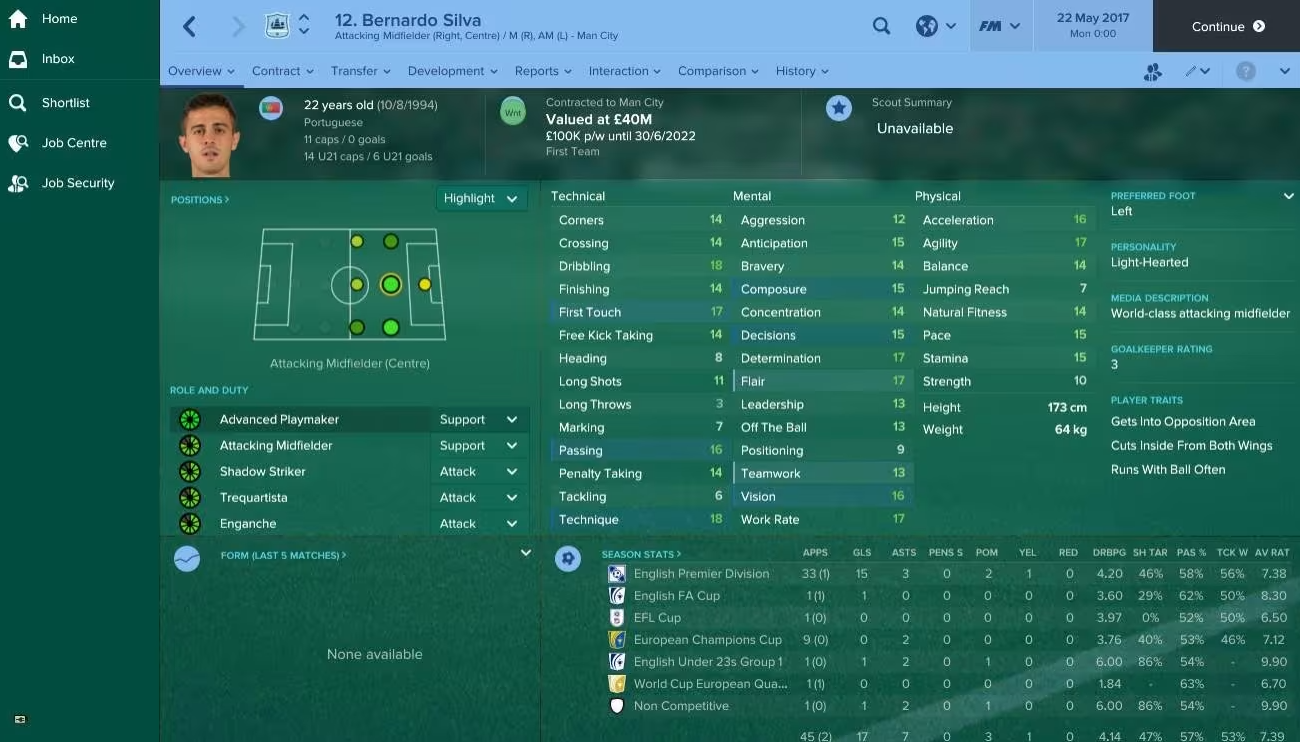Select the edit pencil icon

tap(1190, 71)
